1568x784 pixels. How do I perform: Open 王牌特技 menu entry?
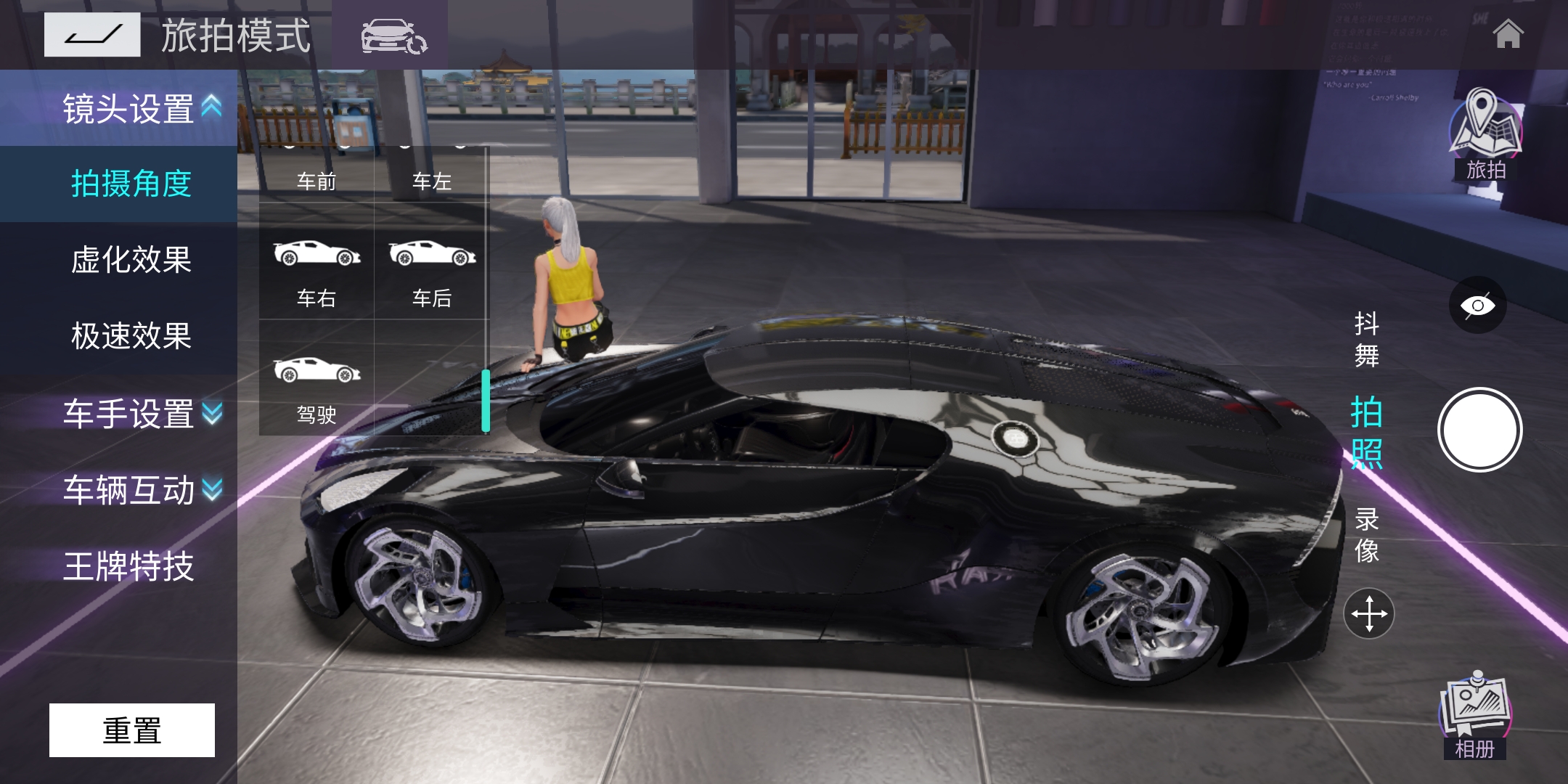tap(129, 566)
